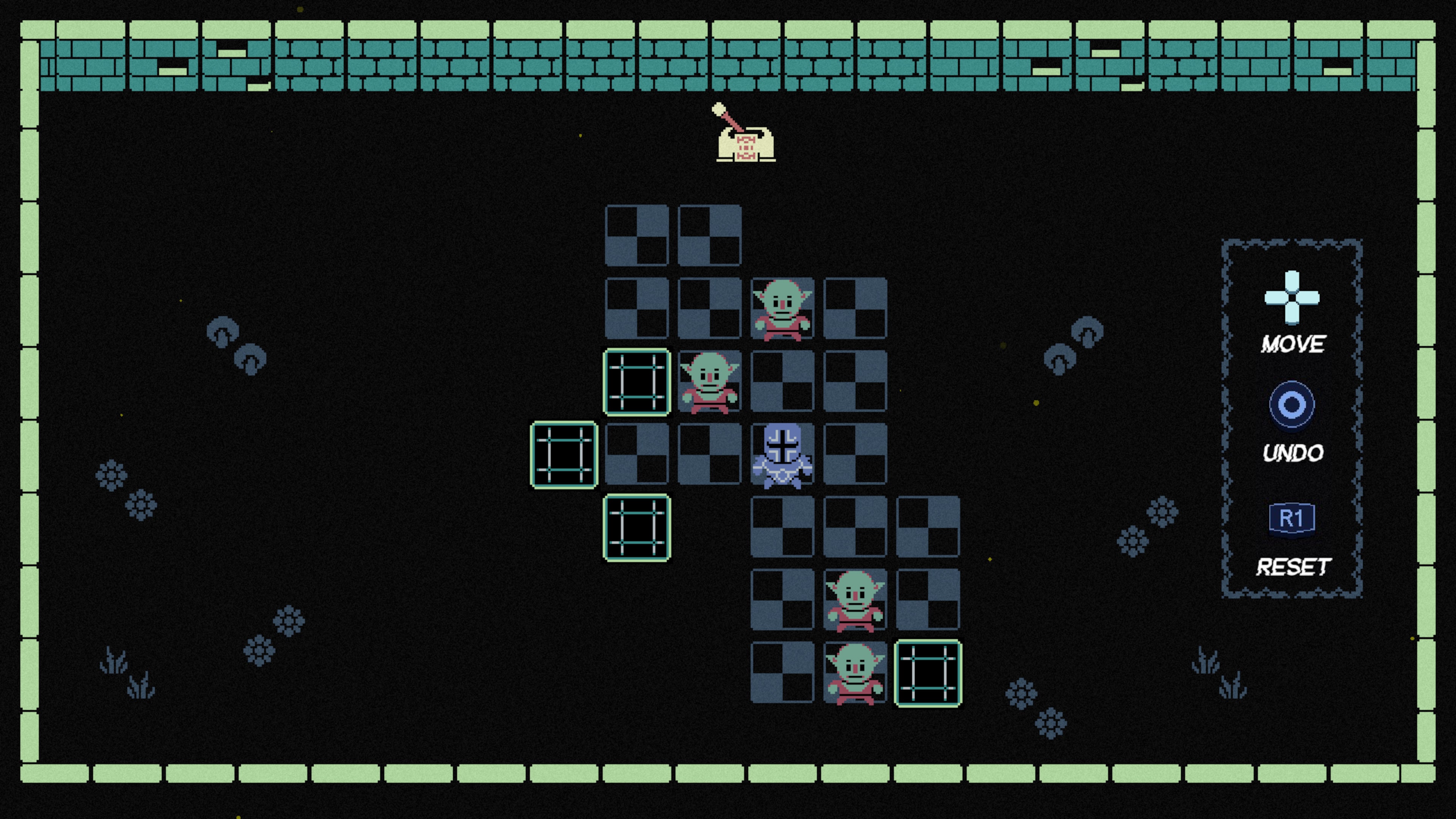Viewport: 1456px width, 819px height.
Task: Click the UNDO label text
Action: pos(1294,452)
